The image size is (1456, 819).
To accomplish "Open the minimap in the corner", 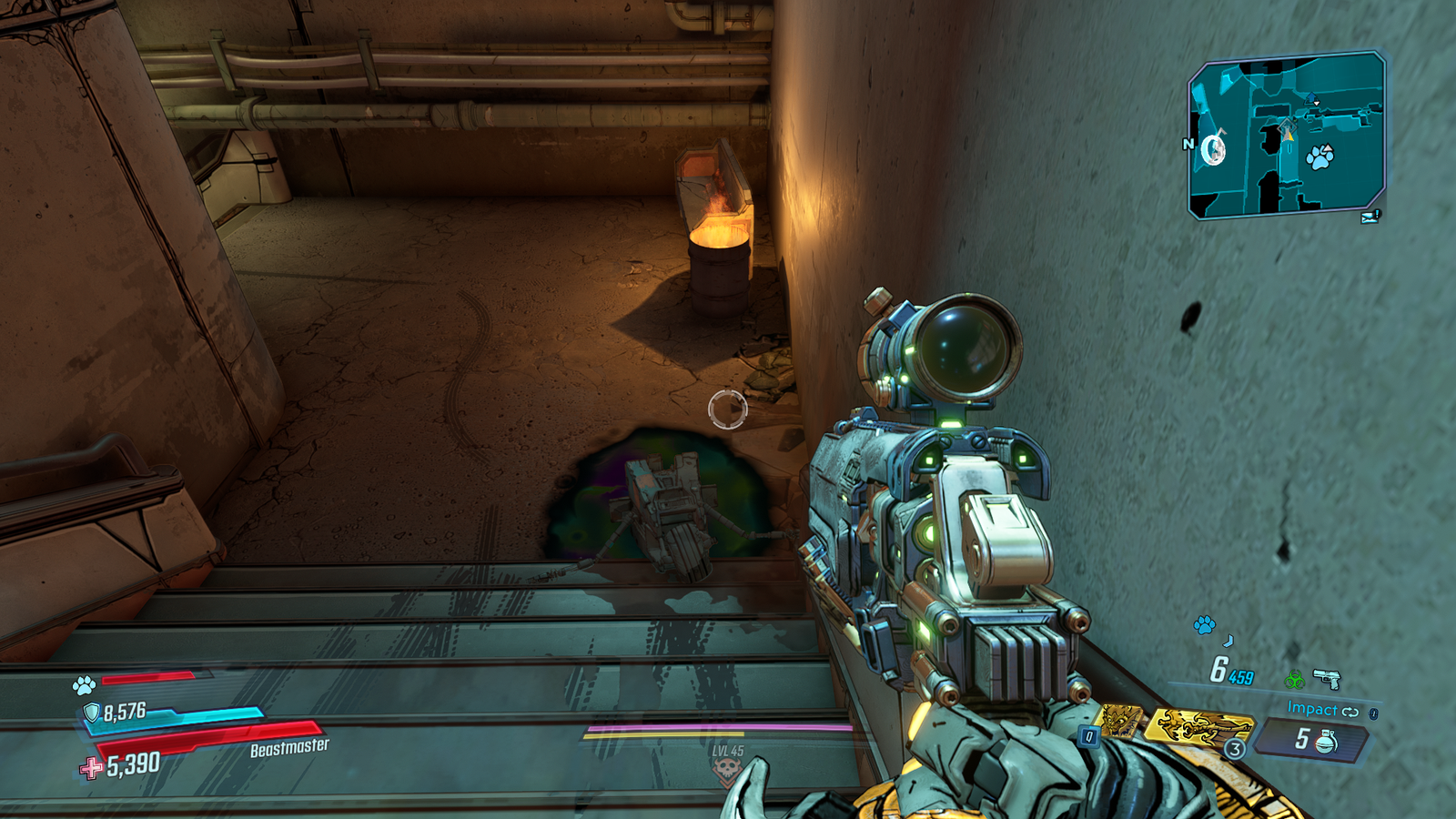I will click(x=1286, y=135).
